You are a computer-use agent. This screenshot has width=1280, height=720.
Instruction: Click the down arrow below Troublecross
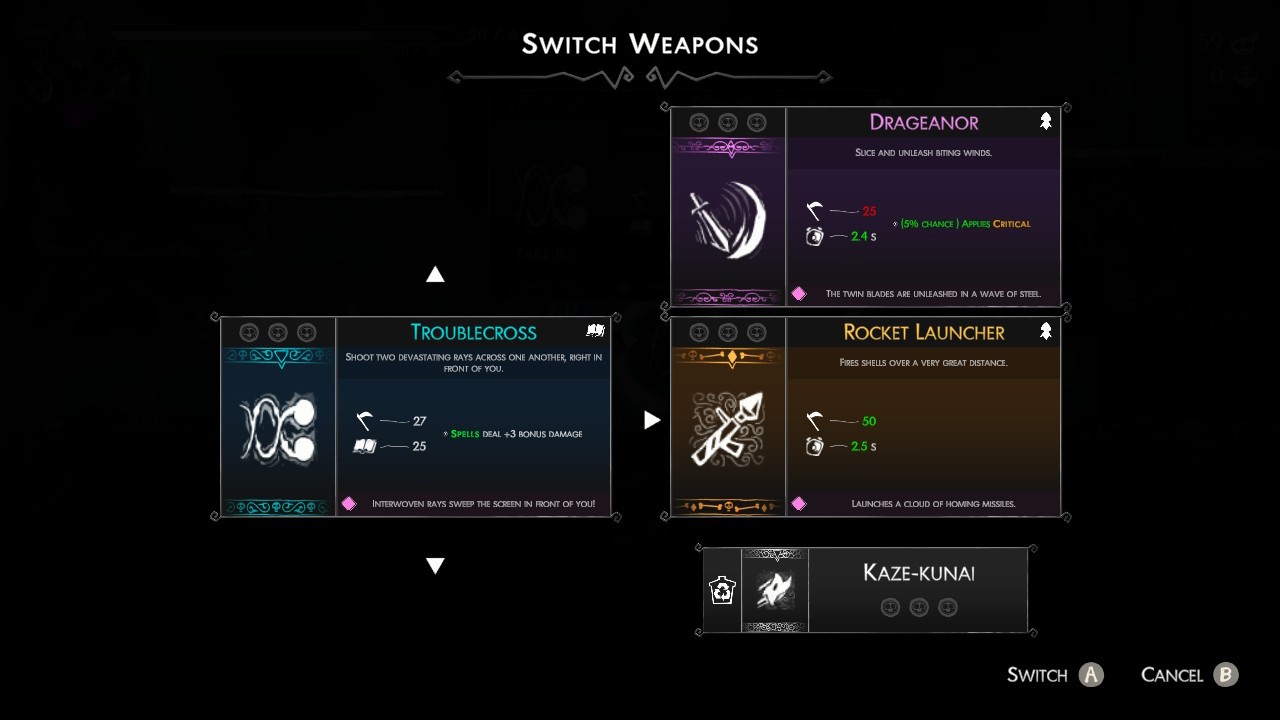point(435,566)
